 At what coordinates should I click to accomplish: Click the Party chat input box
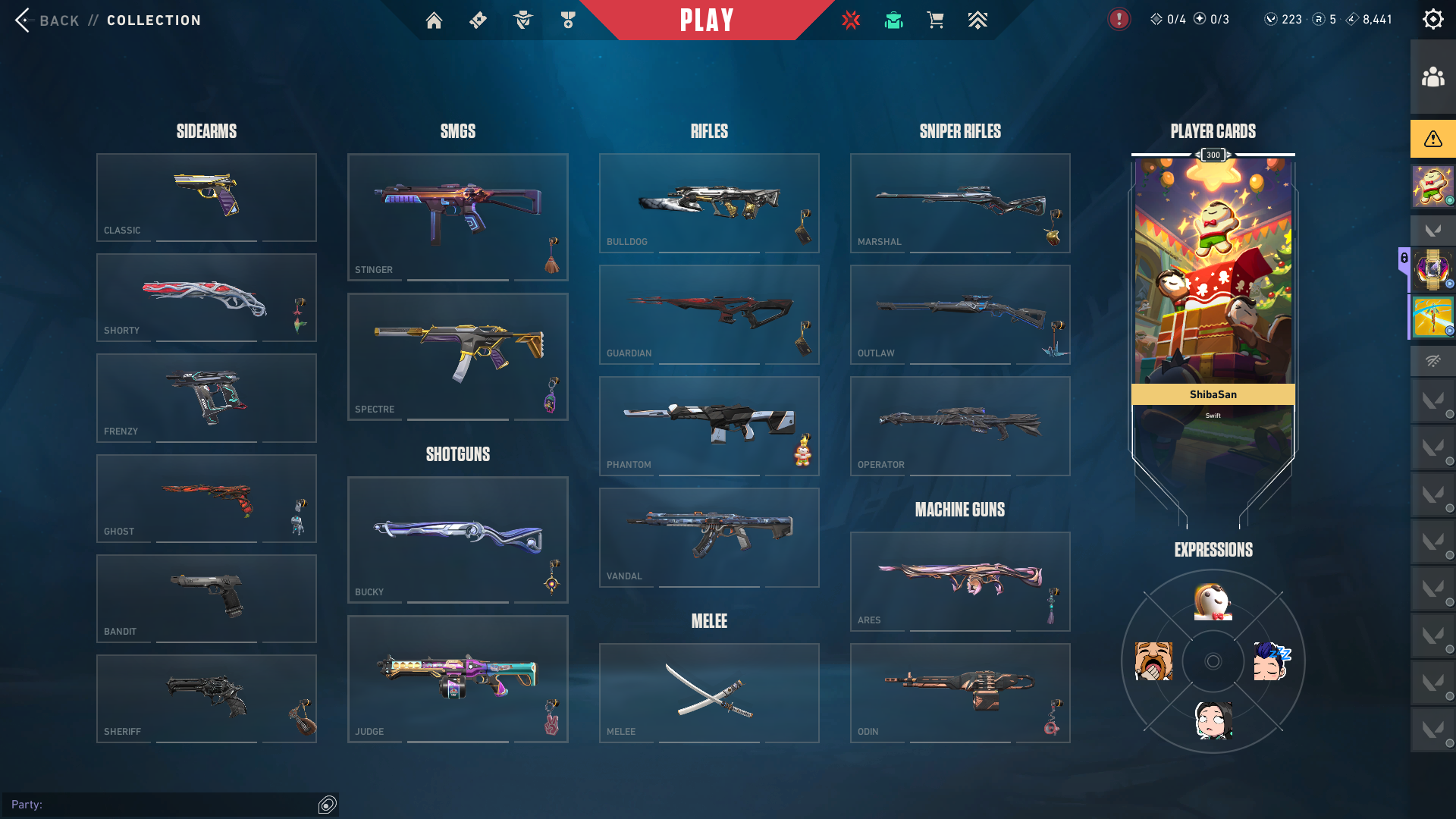[174, 805]
